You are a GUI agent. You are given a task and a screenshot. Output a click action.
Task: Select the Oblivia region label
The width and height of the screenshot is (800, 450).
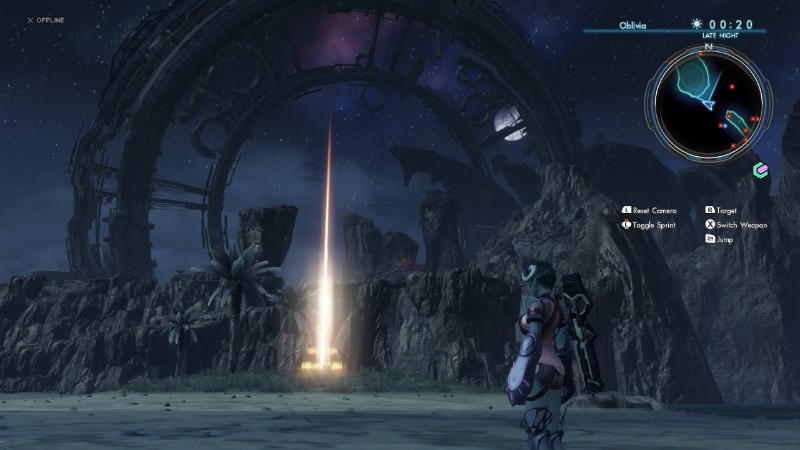(x=633, y=25)
